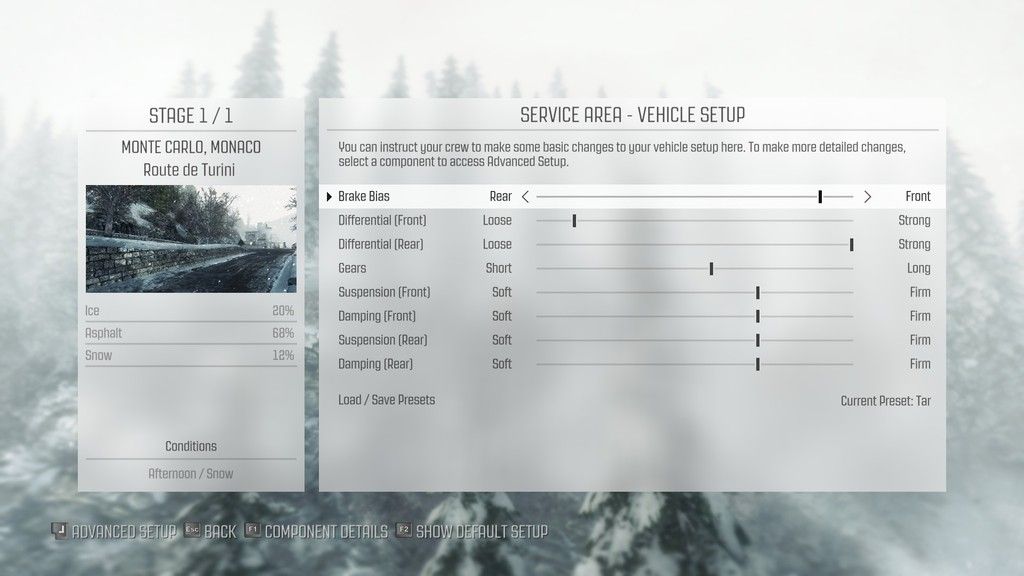Click the Brake Bias slider handle

tap(820, 197)
